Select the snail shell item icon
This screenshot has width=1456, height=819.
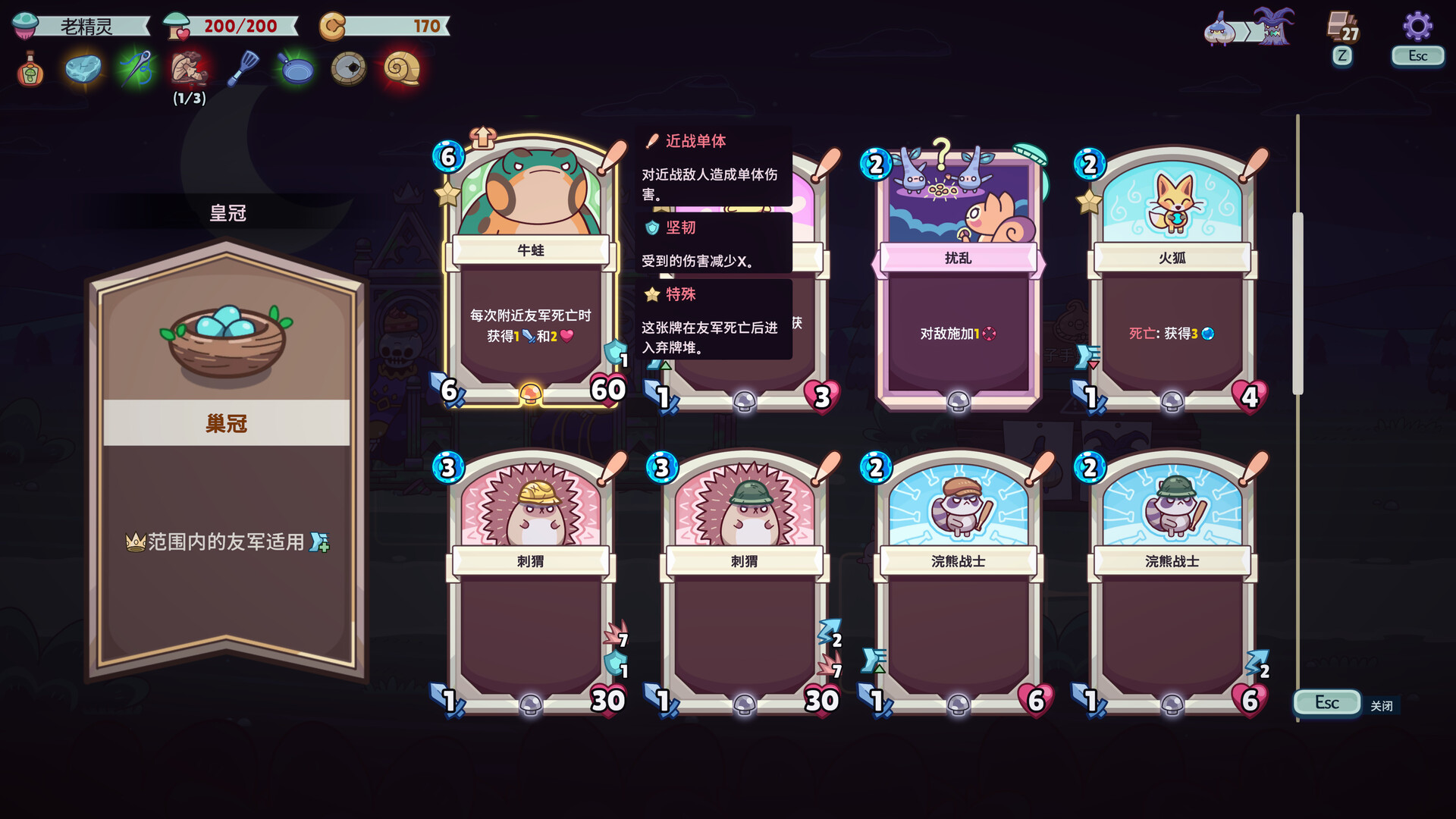click(402, 69)
